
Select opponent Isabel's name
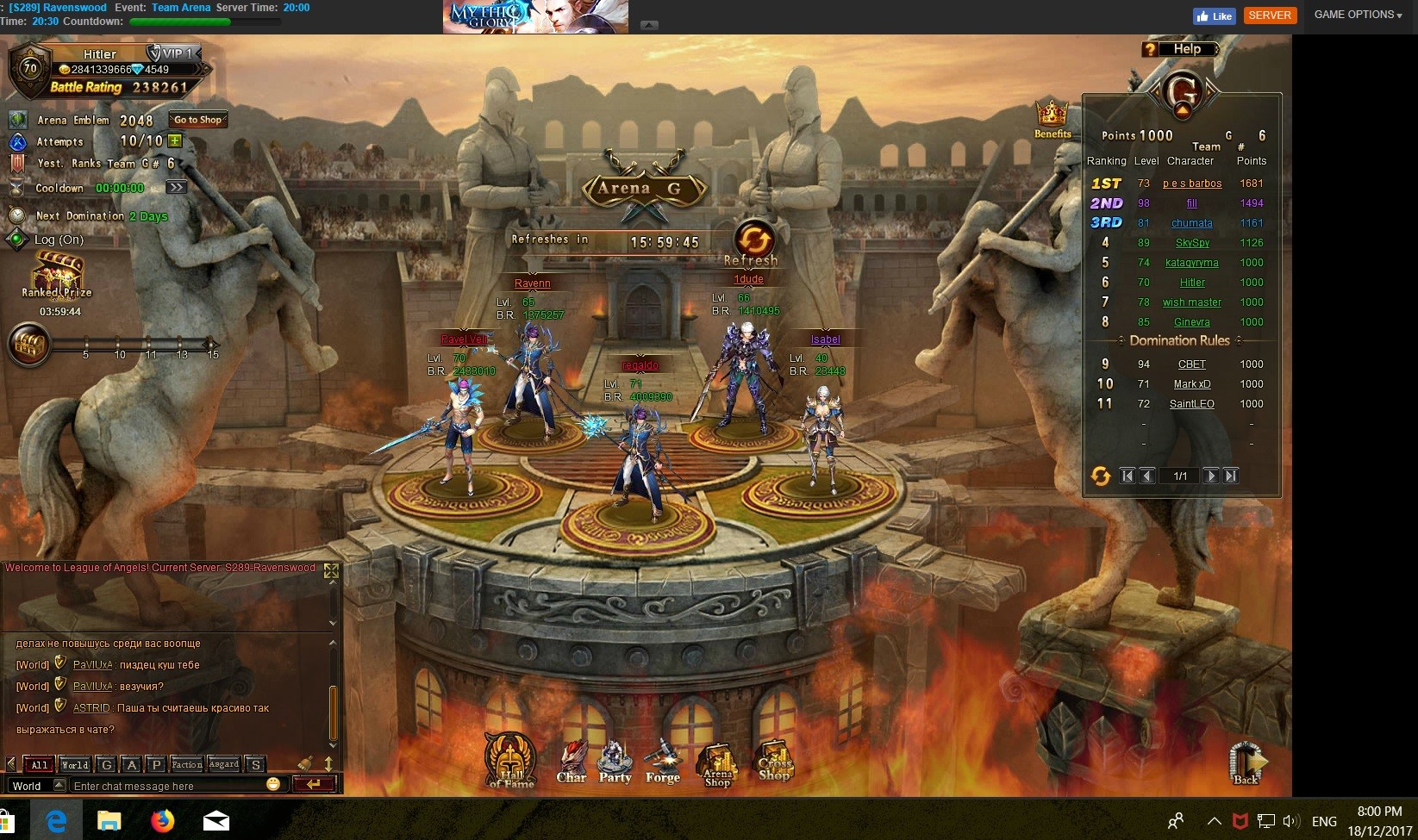(x=825, y=339)
